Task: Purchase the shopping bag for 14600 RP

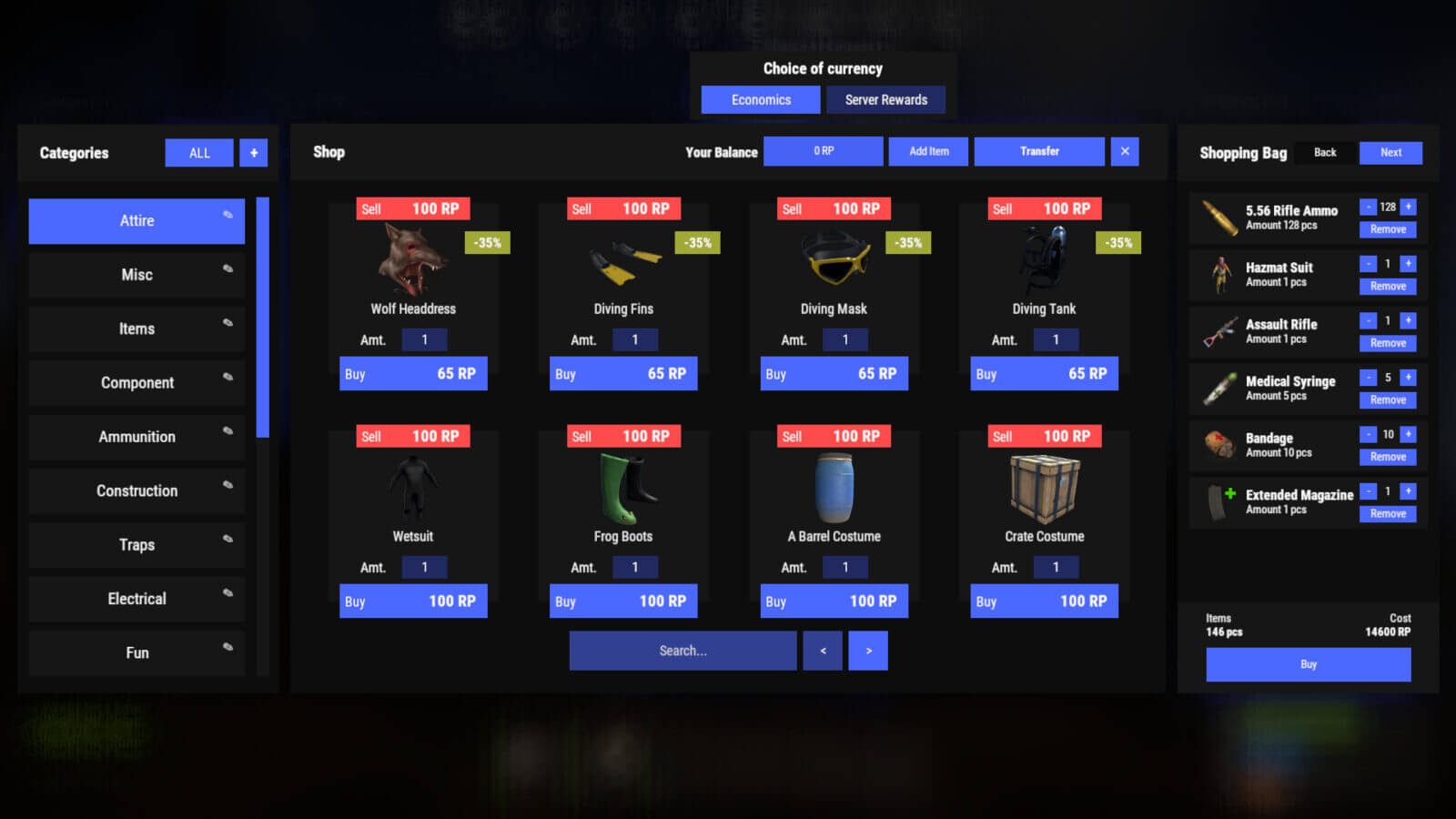Action: tap(1308, 664)
